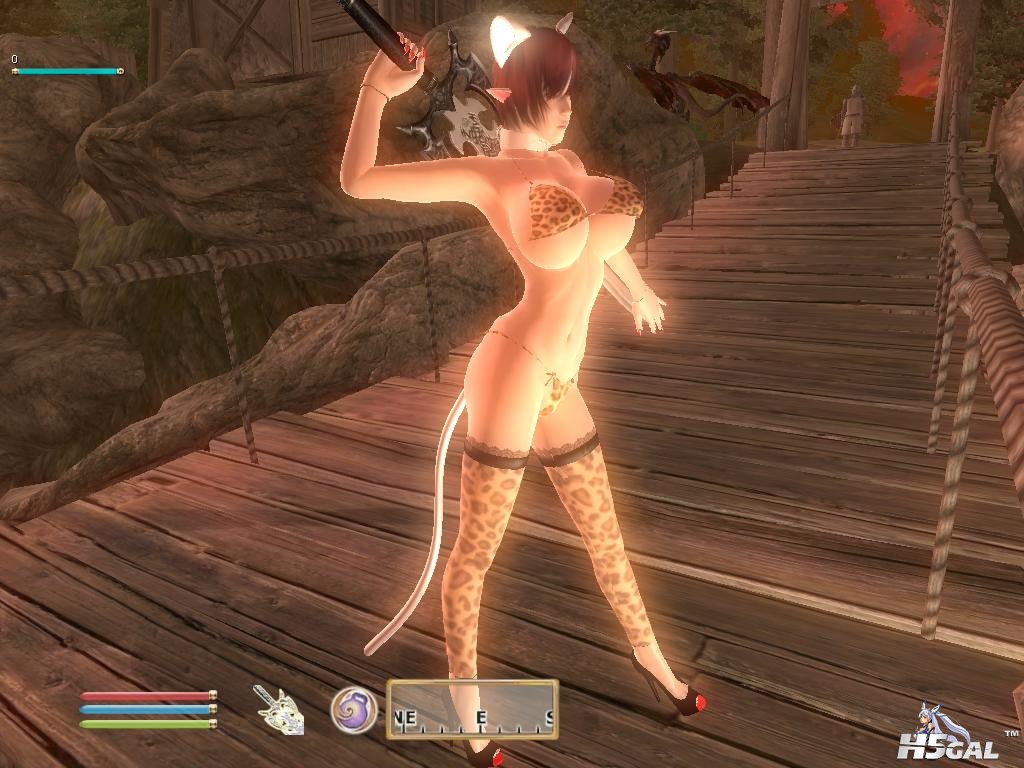
Task: Click the compass direction bar
Action: (472, 709)
